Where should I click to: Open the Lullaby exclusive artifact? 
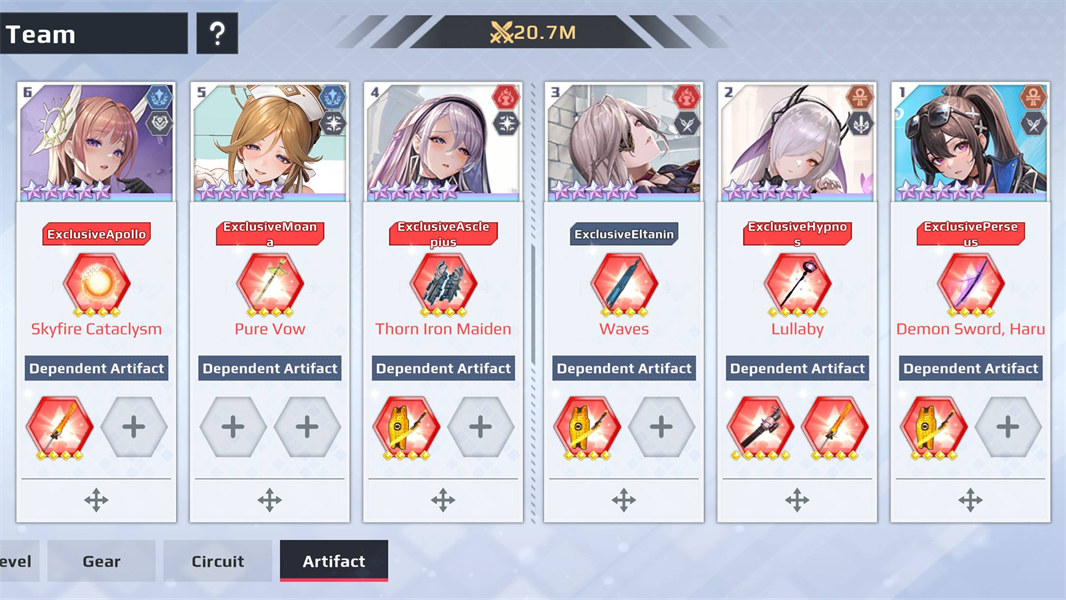[x=797, y=285]
